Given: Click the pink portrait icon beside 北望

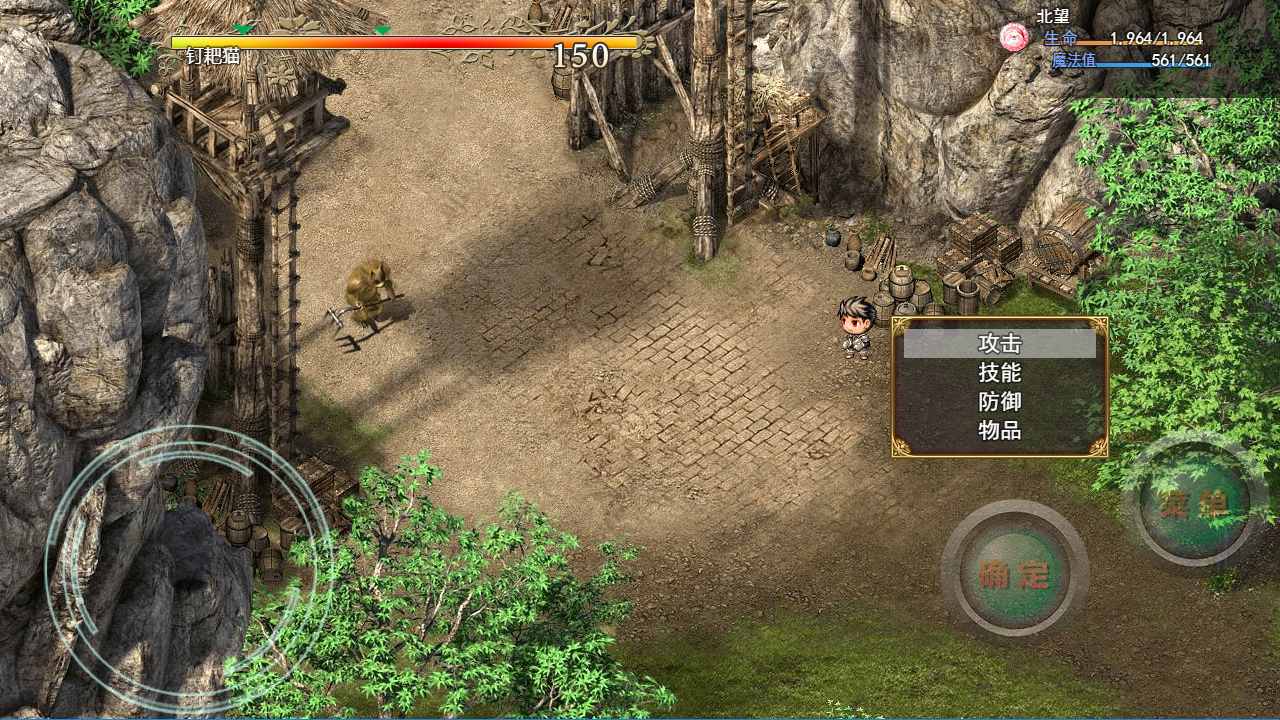Looking at the screenshot, I should tap(1014, 38).
